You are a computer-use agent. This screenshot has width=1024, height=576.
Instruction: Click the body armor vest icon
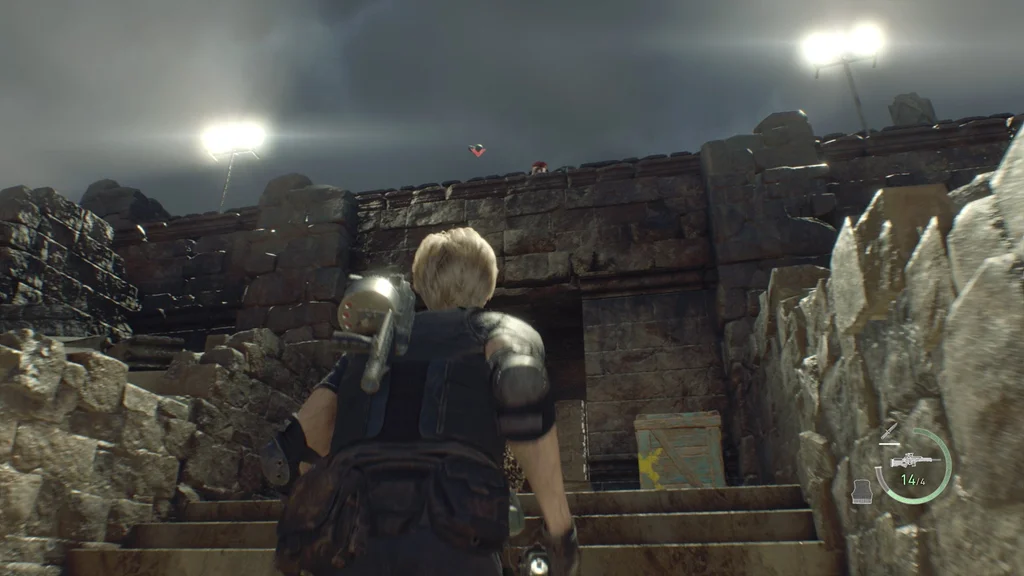click(861, 490)
